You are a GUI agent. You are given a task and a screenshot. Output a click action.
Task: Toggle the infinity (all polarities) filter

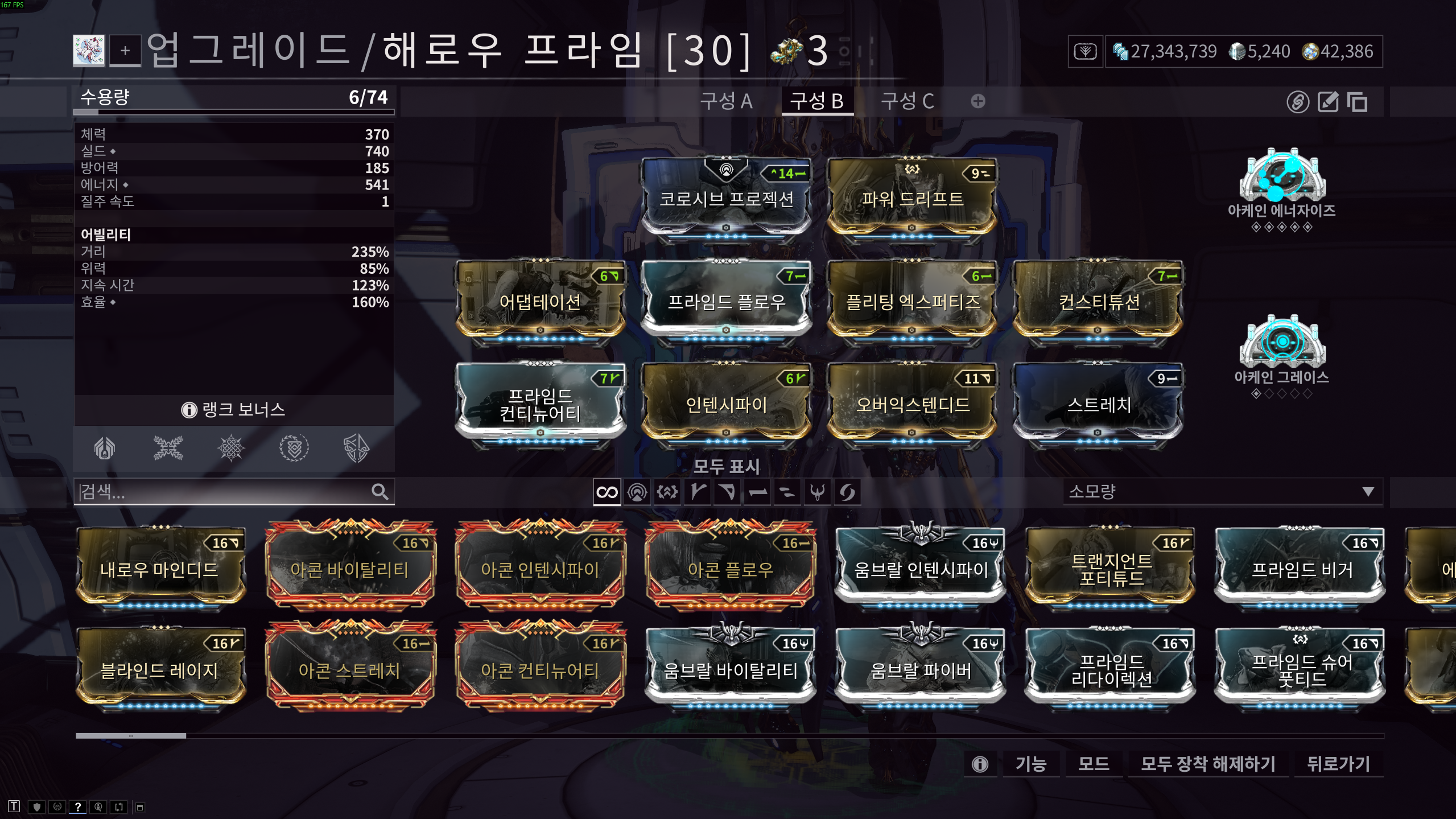(607, 493)
